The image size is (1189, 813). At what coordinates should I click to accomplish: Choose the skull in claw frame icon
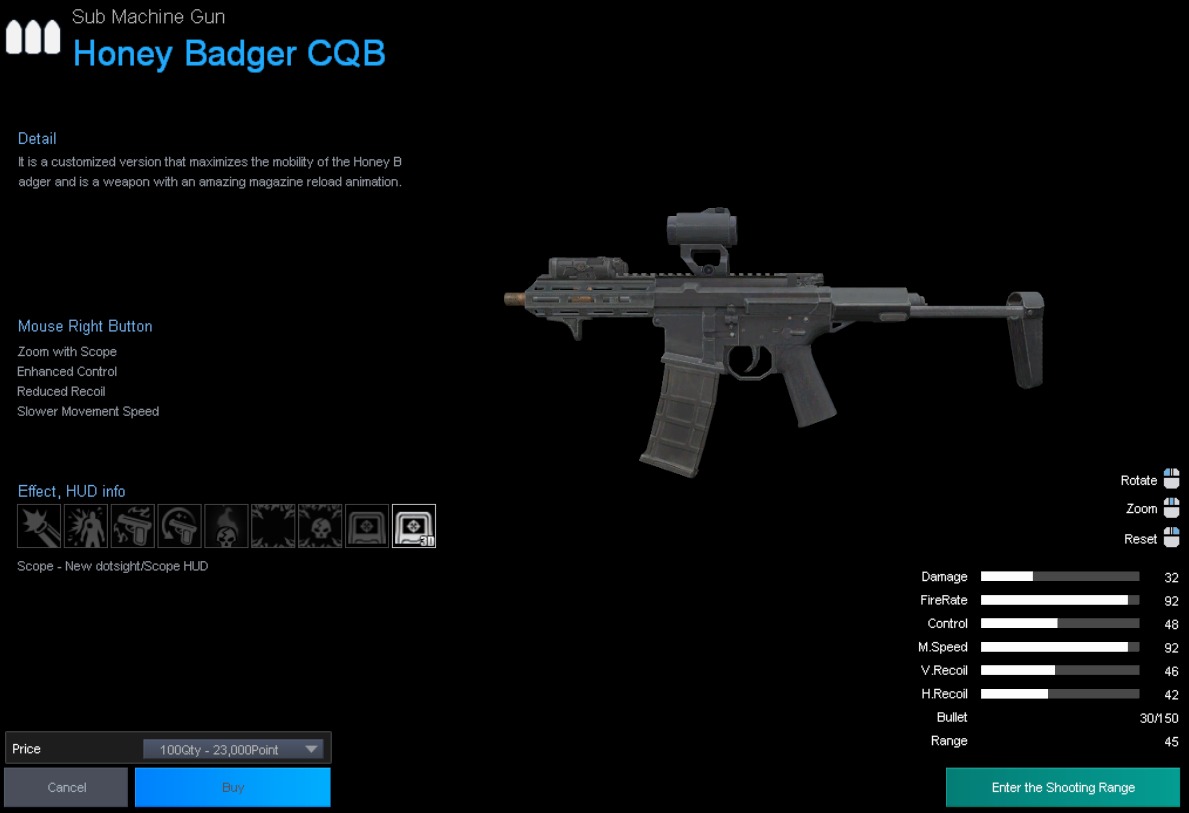click(320, 526)
